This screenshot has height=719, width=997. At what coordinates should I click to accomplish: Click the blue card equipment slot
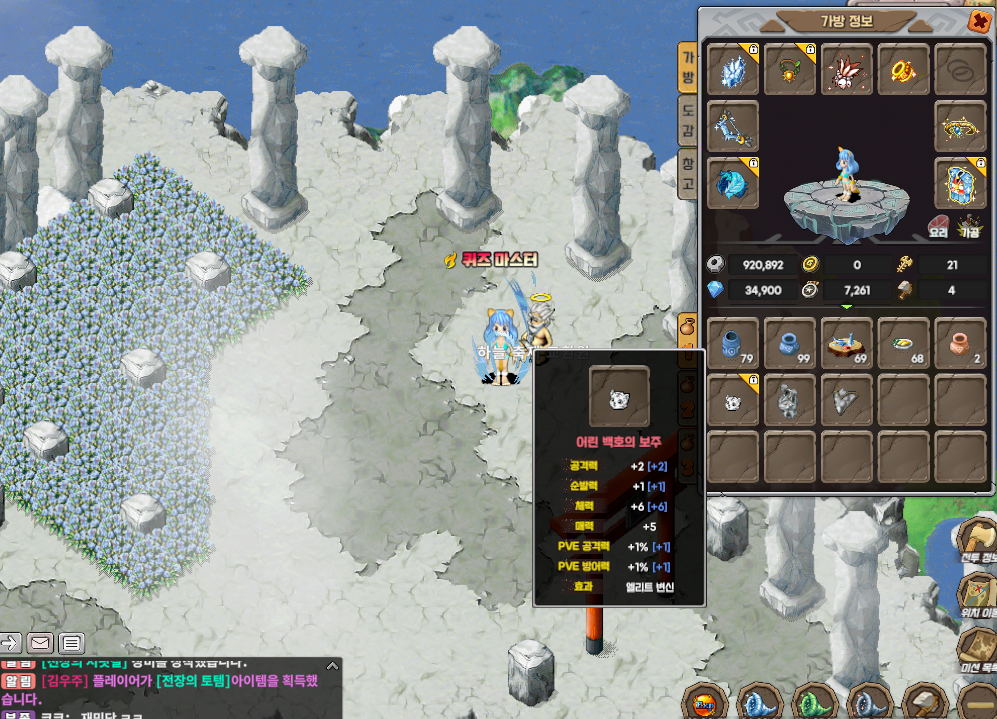pos(960,183)
